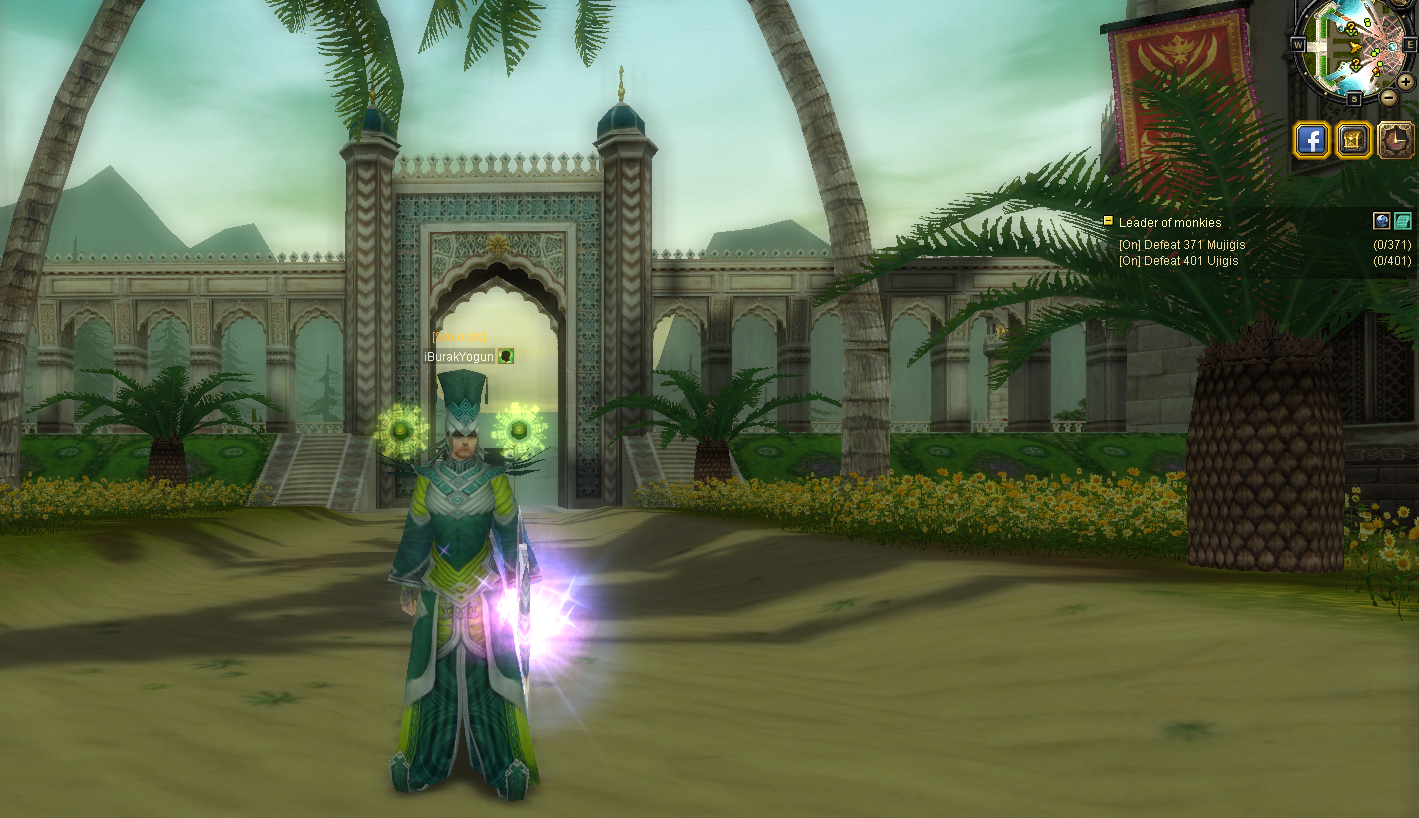Click the clock icon button
Image resolution: width=1419 pixels, height=818 pixels.
point(1396,140)
